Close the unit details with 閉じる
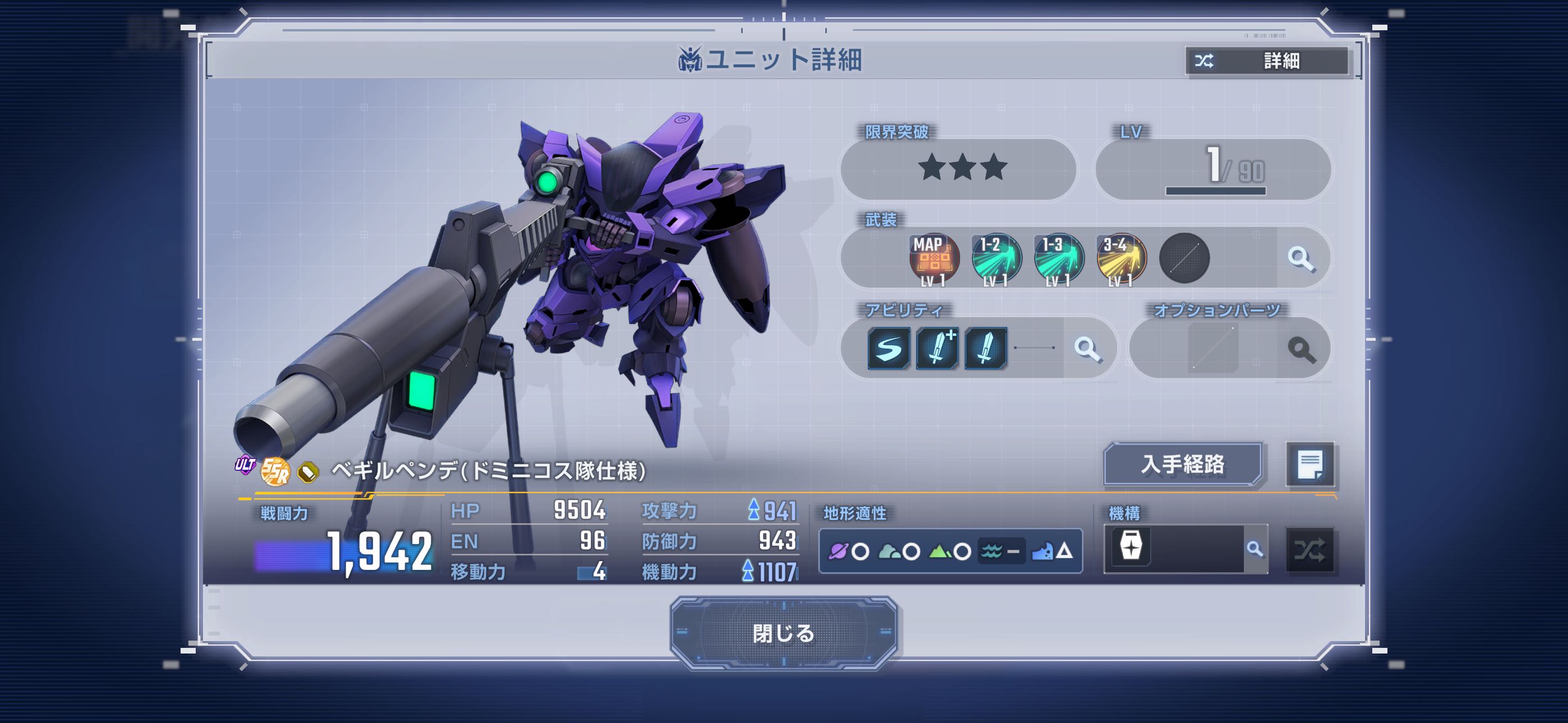1568x723 pixels. pos(783,633)
